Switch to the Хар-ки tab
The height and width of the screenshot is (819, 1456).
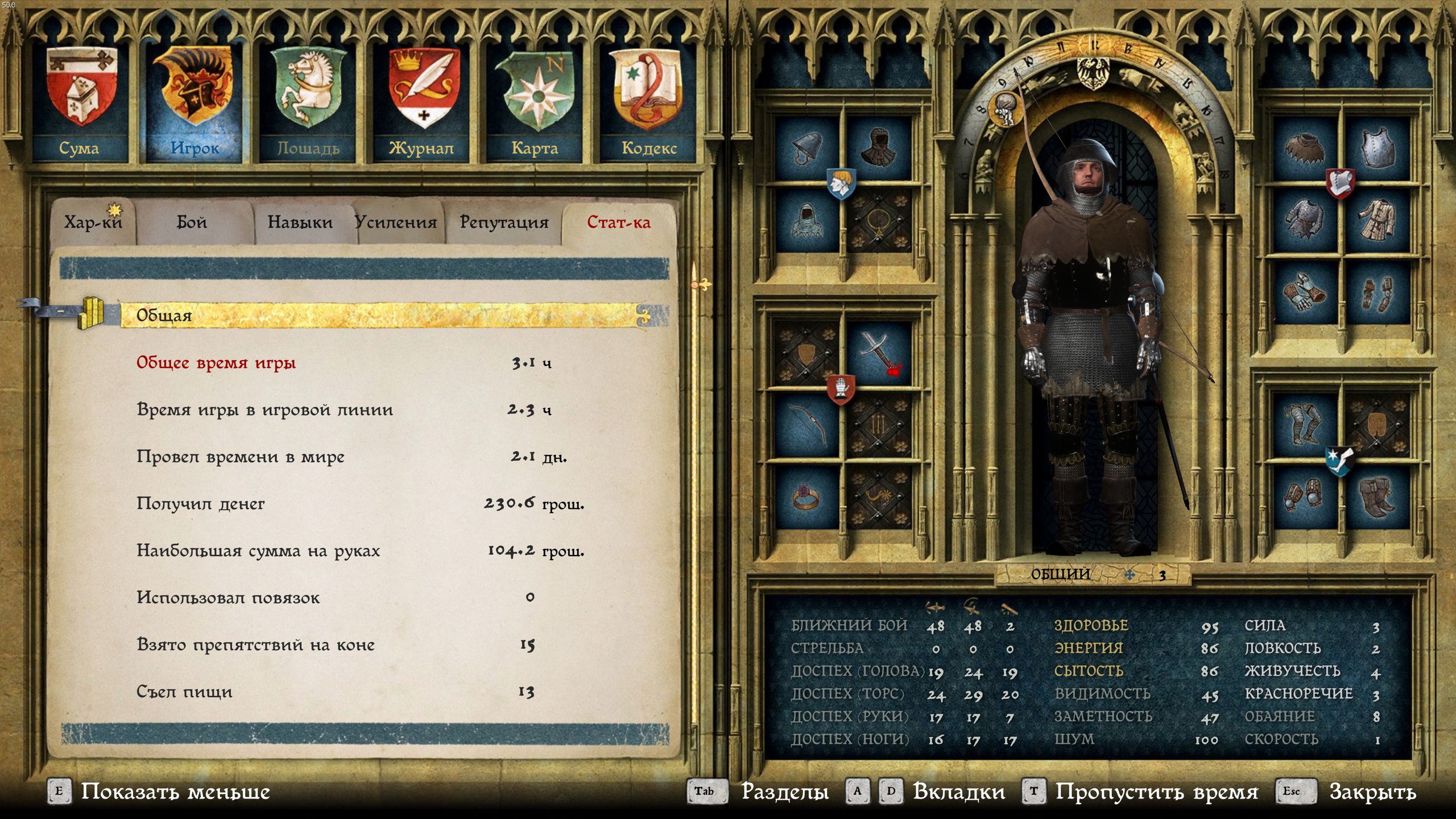coord(93,222)
